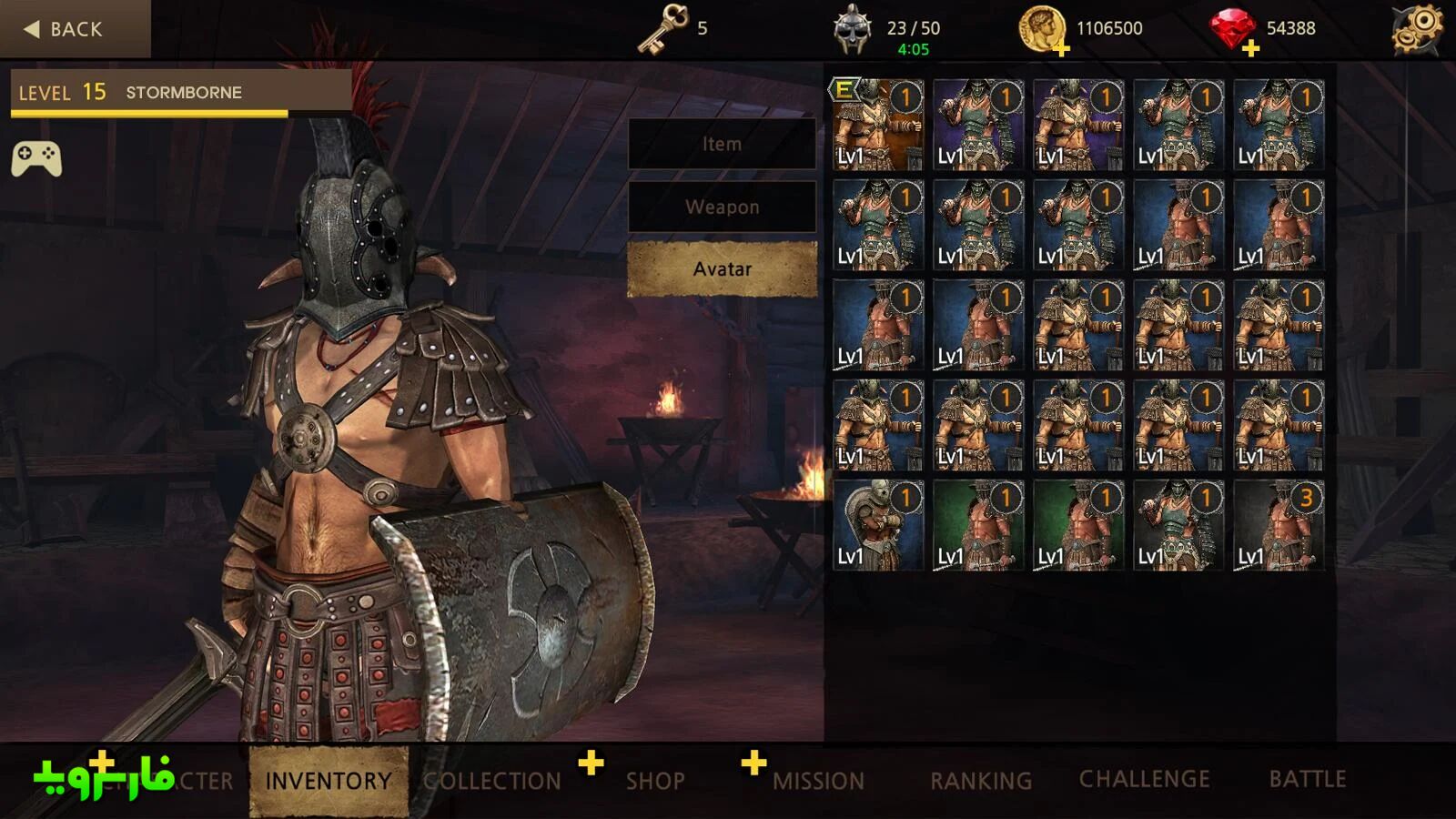1456x819 pixels.
Task: Open the Inventory tab
Action: pyautogui.click(x=328, y=781)
